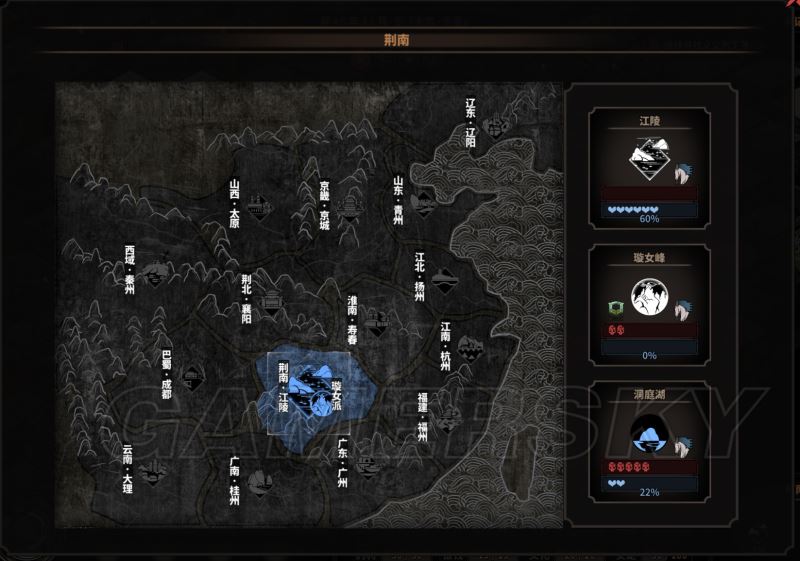Select the 京畿·京城 region marker
The image size is (800, 561).
coord(348,207)
